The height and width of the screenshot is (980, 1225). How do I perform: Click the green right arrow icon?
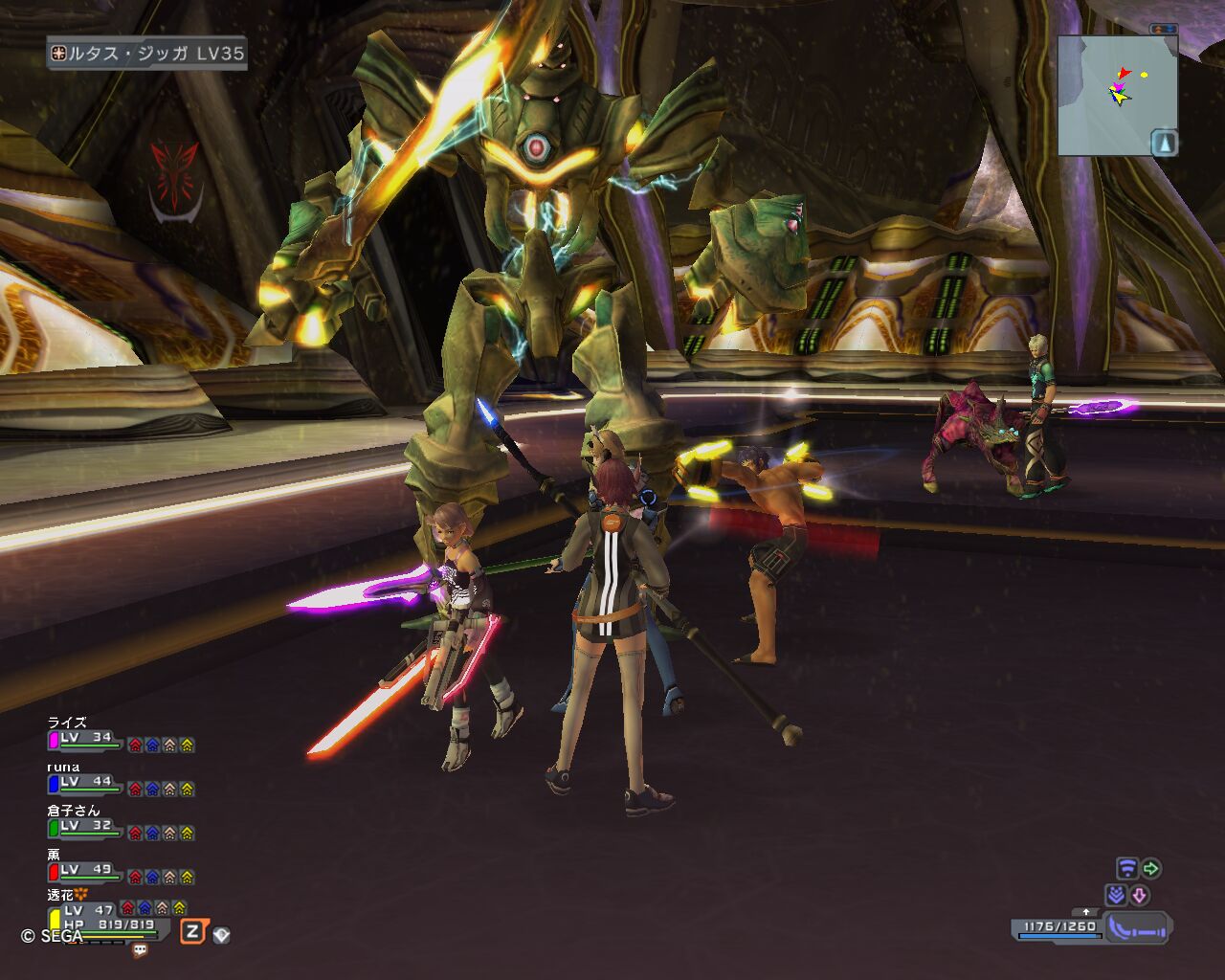(1151, 869)
